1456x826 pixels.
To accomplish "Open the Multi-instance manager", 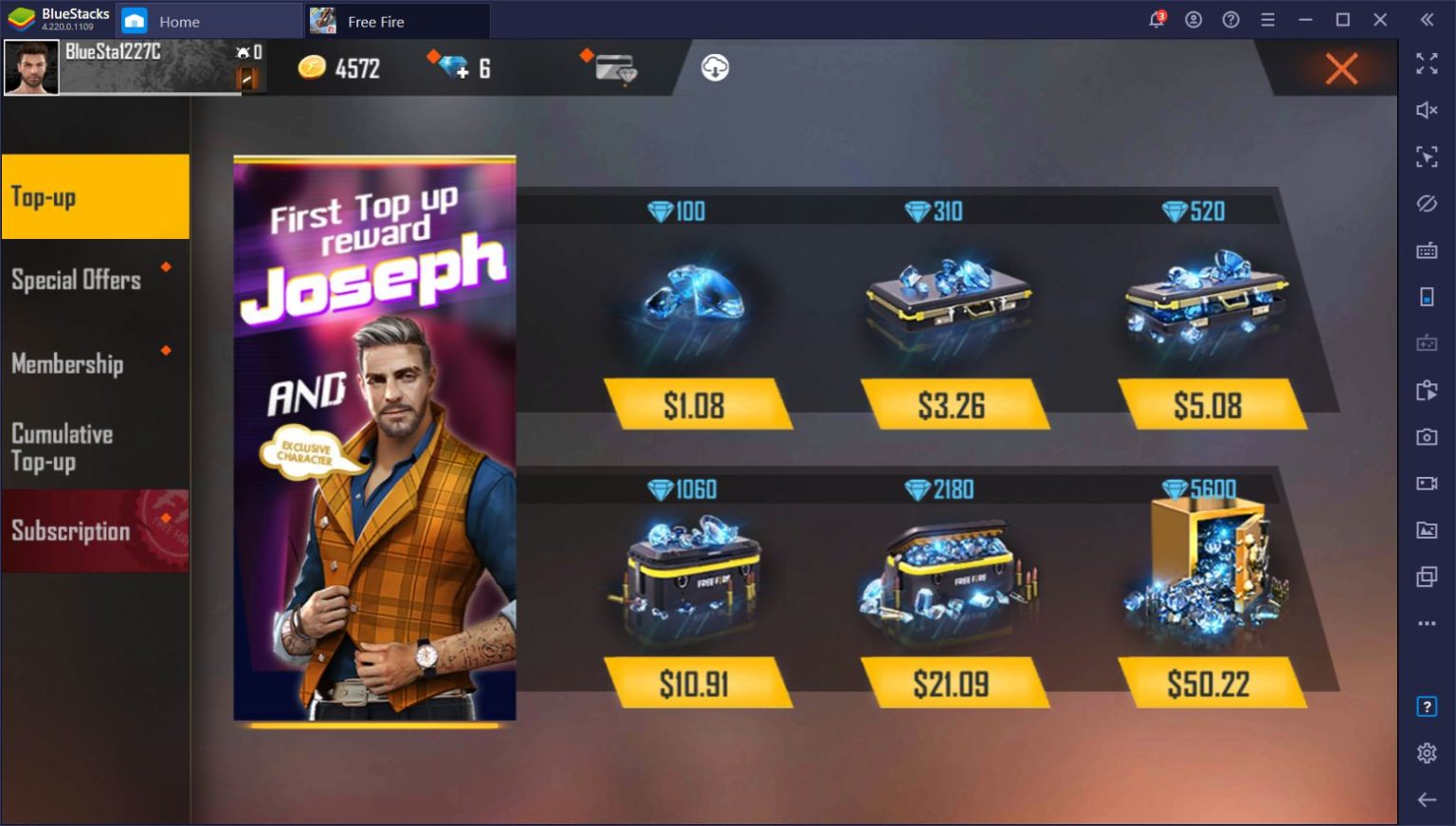I will coord(1427,577).
